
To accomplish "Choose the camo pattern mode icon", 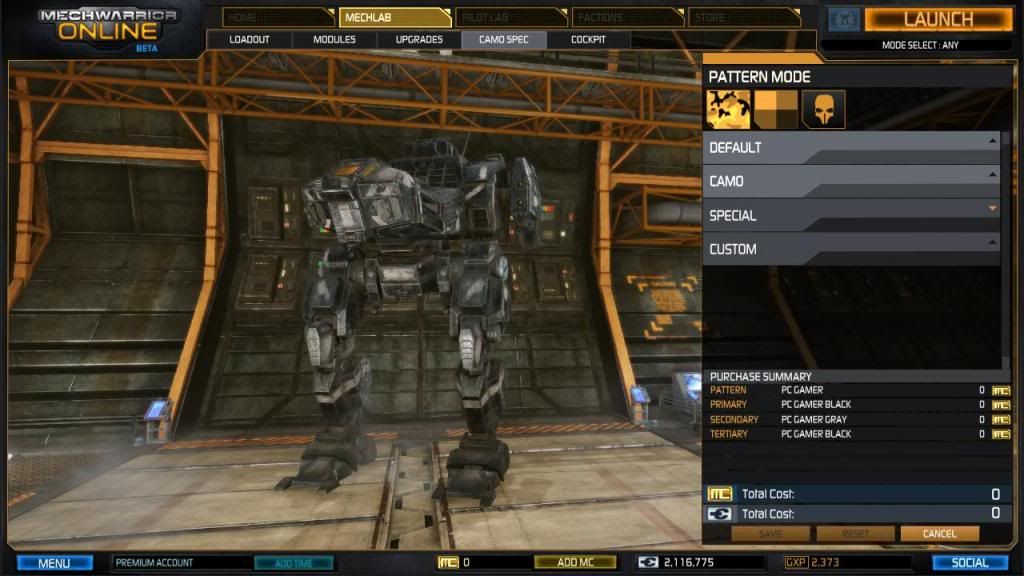I will click(728, 109).
